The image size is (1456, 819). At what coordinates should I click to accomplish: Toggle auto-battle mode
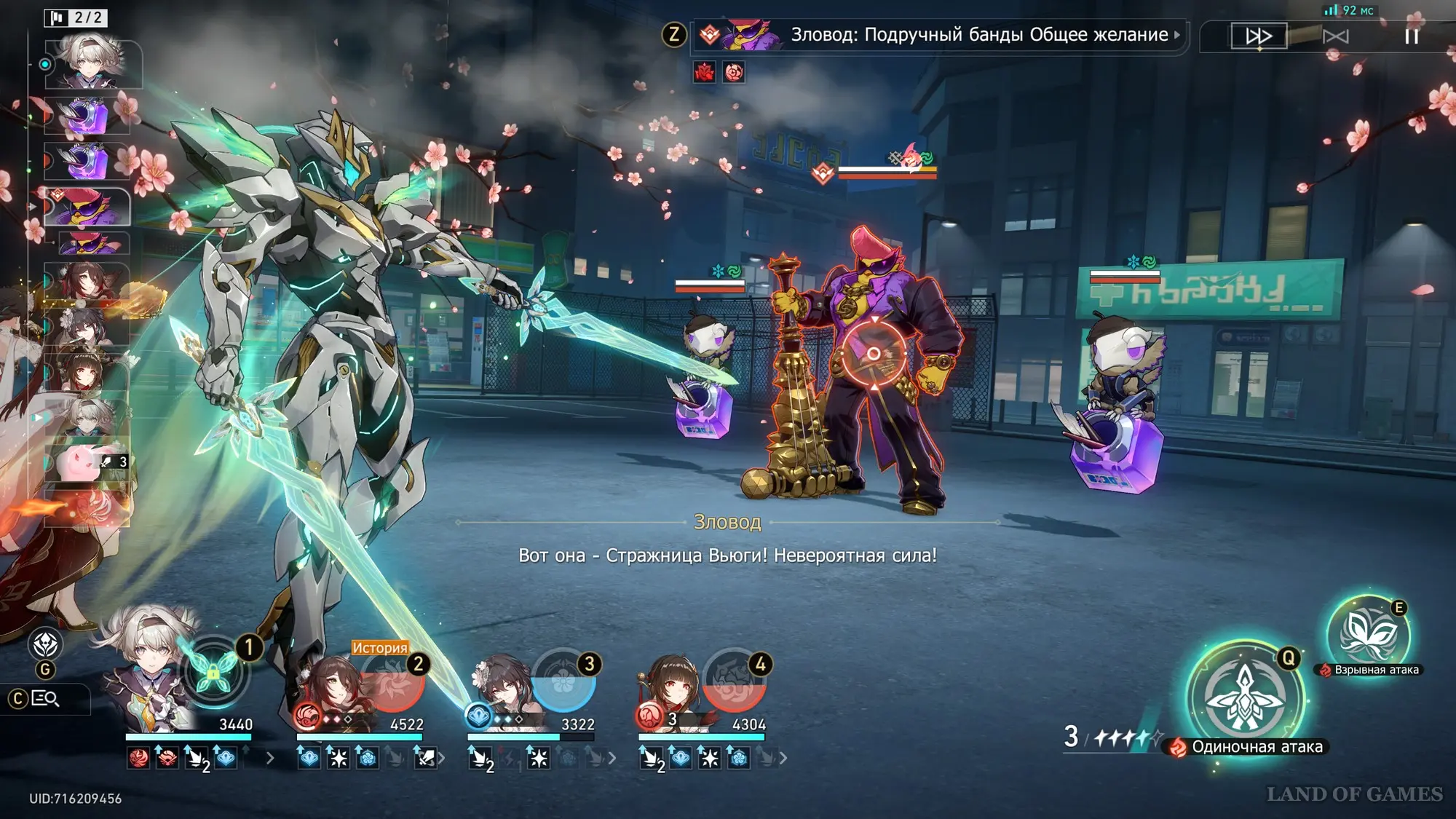pyautogui.click(x=1335, y=36)
